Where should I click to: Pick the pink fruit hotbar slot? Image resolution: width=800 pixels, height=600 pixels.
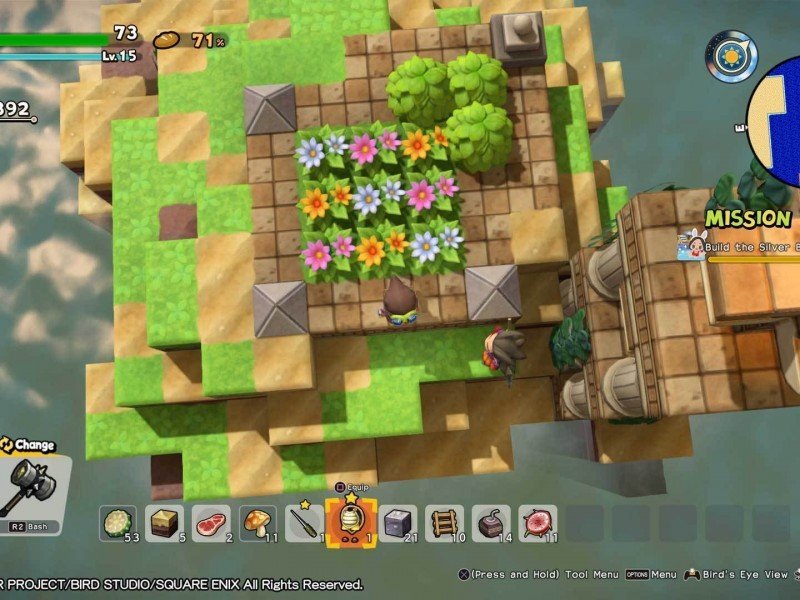(x=538, y=523)
